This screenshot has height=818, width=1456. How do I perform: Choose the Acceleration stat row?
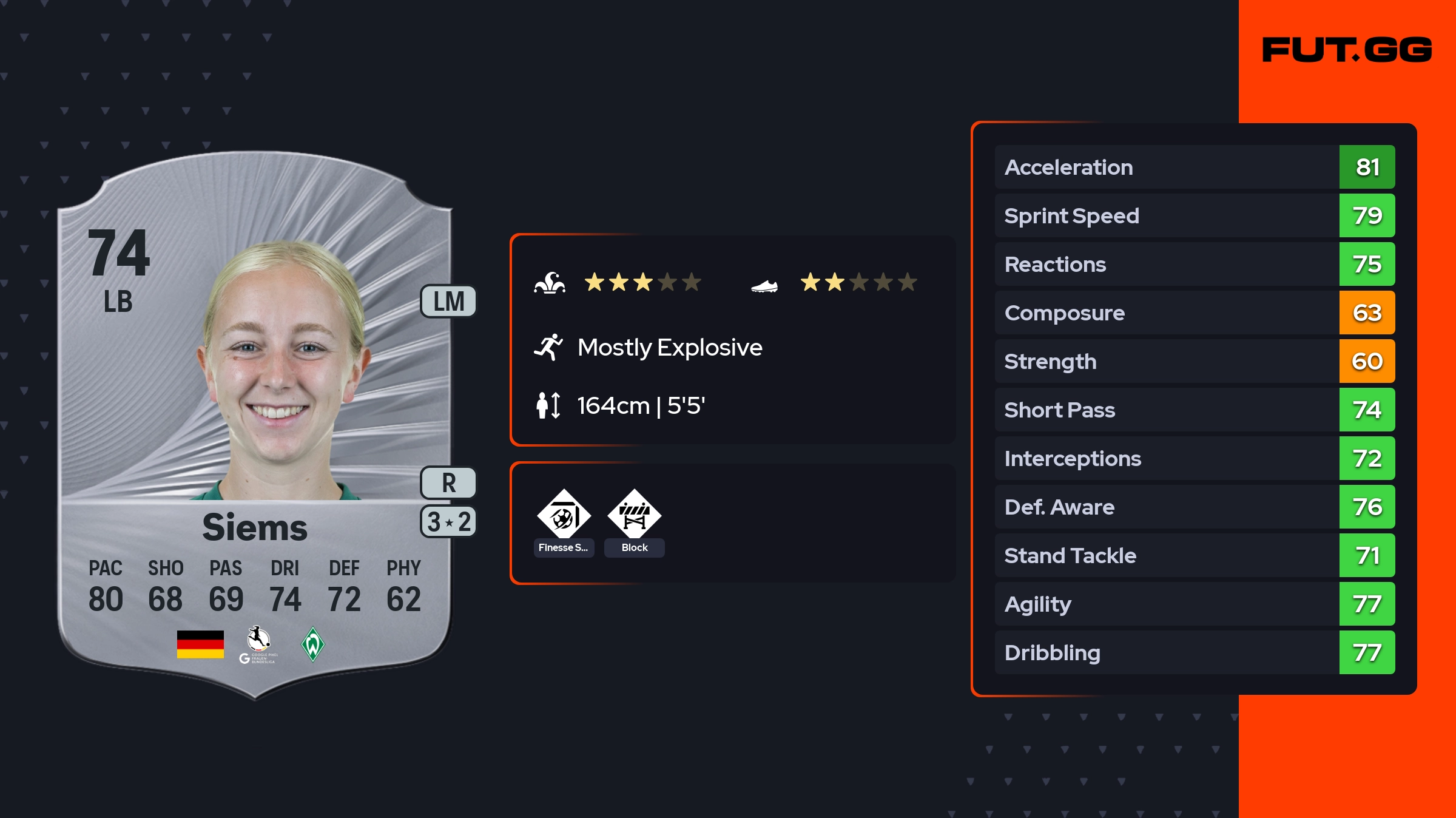[1195, 167]
